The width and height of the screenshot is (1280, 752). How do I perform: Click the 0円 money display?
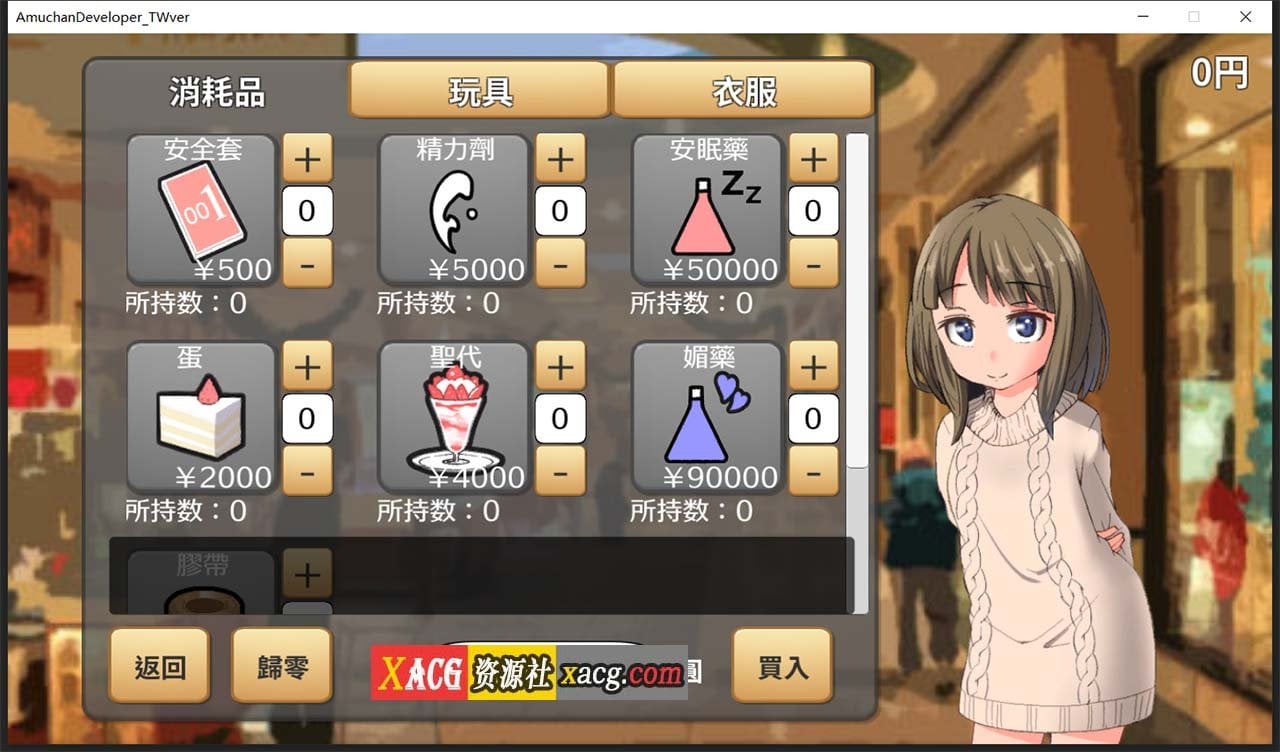pyautogui.click(x=1218, y=71)
